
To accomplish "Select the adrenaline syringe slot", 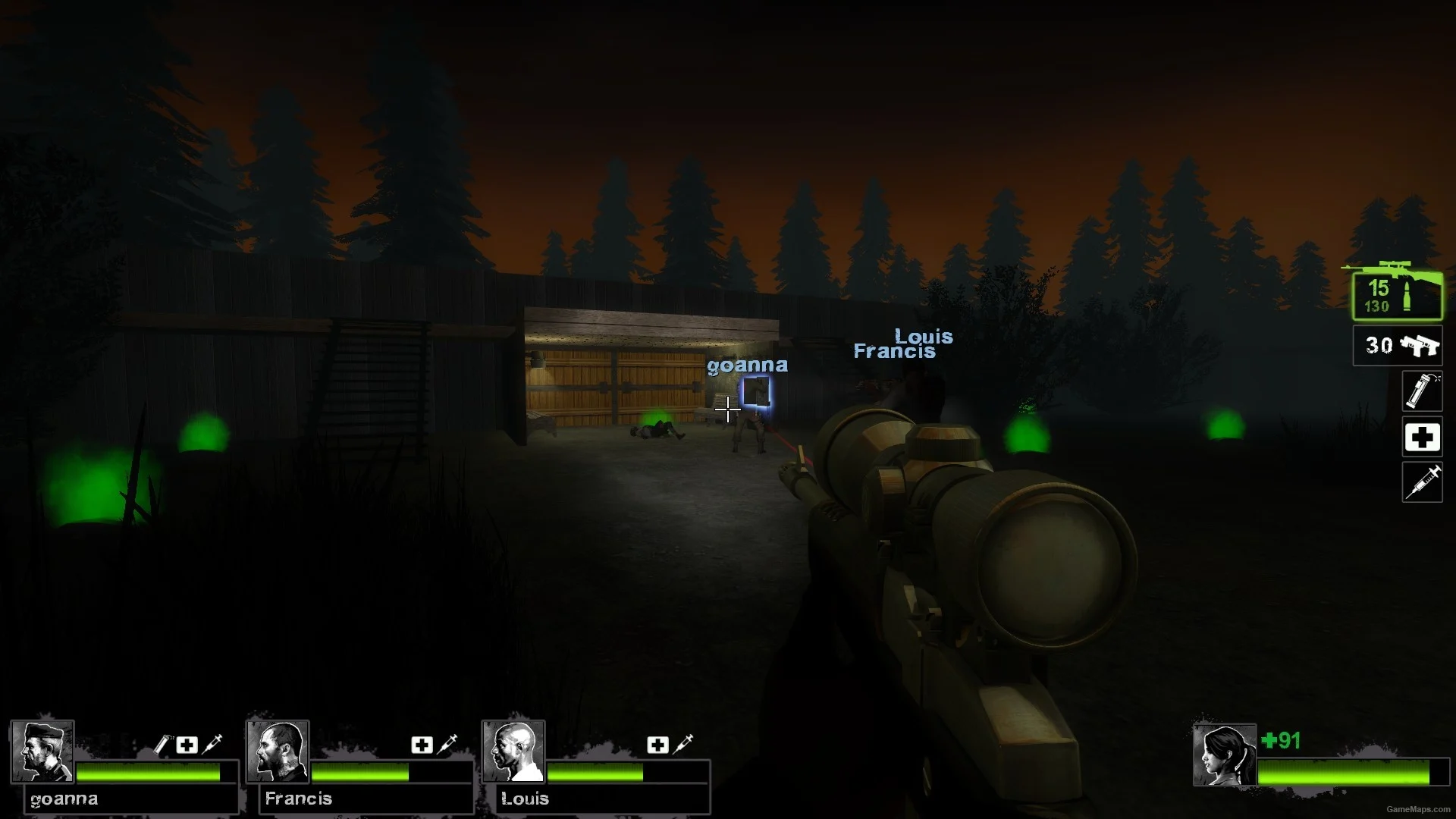I will point(1422,482).
